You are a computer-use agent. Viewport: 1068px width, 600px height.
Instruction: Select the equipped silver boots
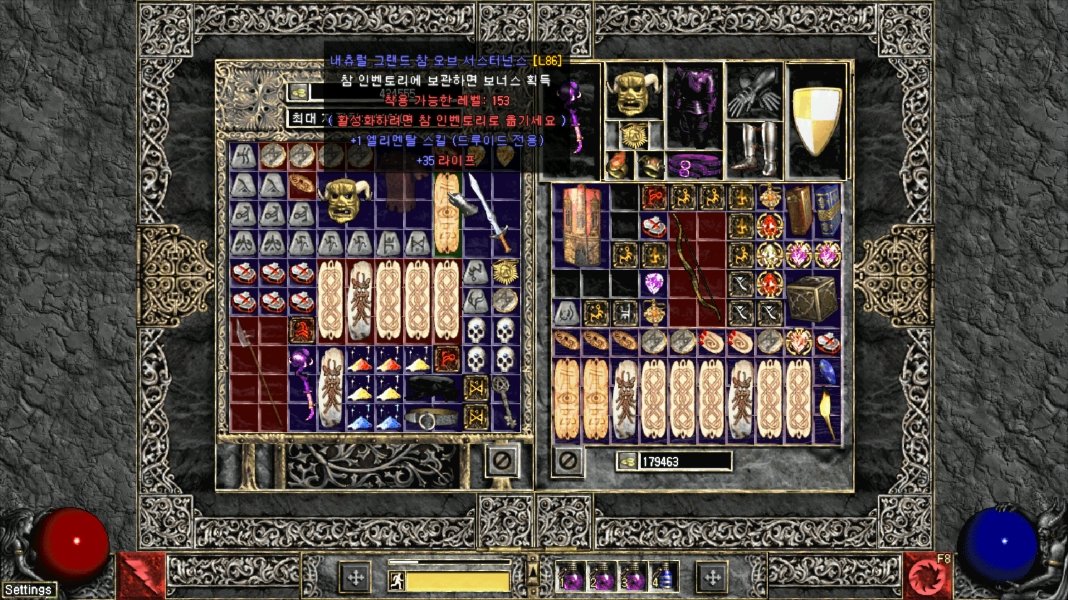pos(753,148)
